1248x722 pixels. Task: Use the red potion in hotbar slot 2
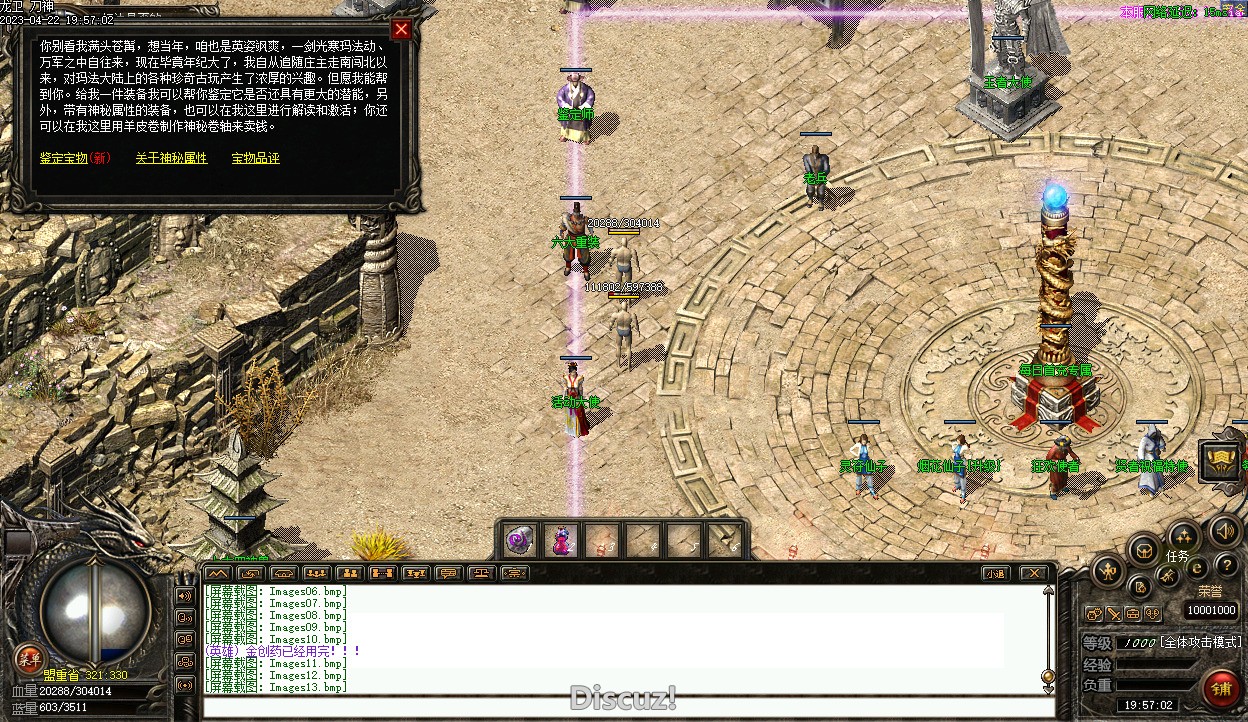point(561,540)
